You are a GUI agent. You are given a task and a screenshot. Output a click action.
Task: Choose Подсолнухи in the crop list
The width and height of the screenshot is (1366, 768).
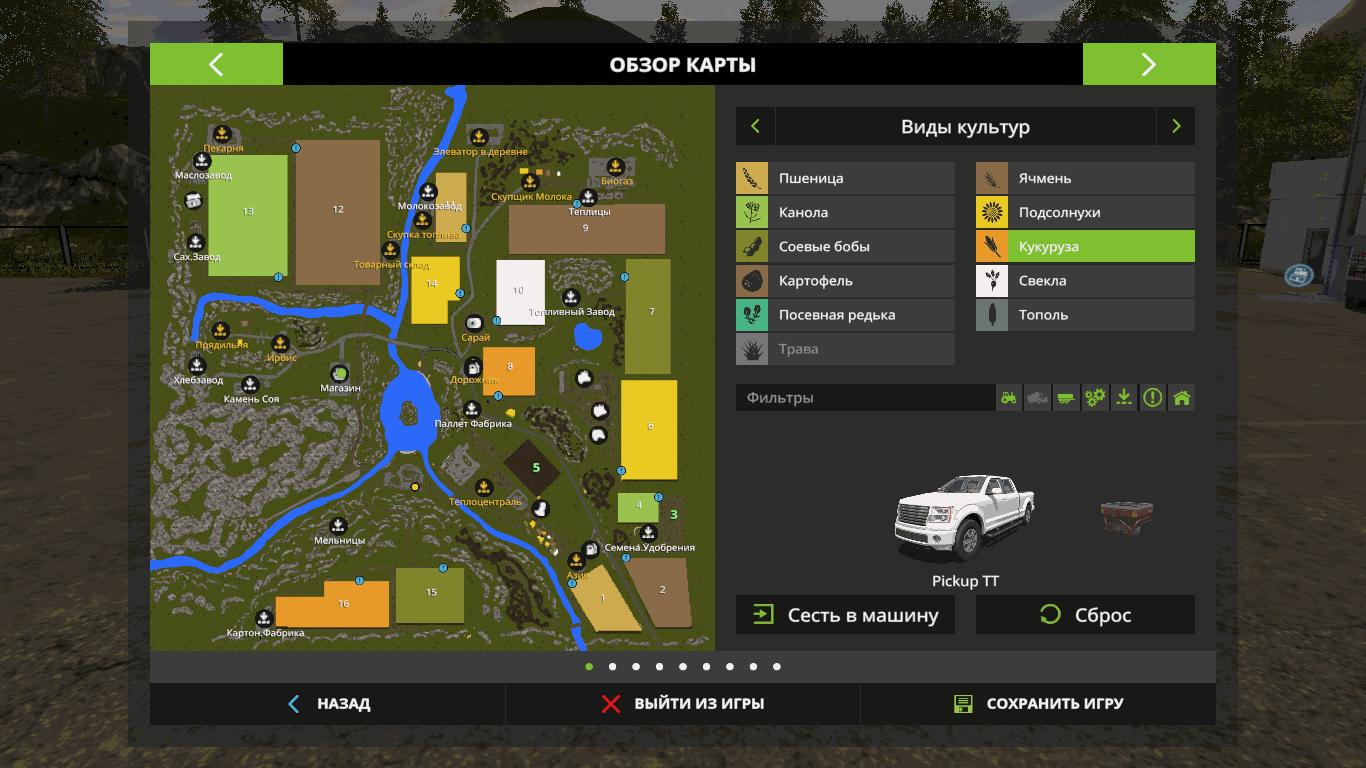tap(1085, 212)
